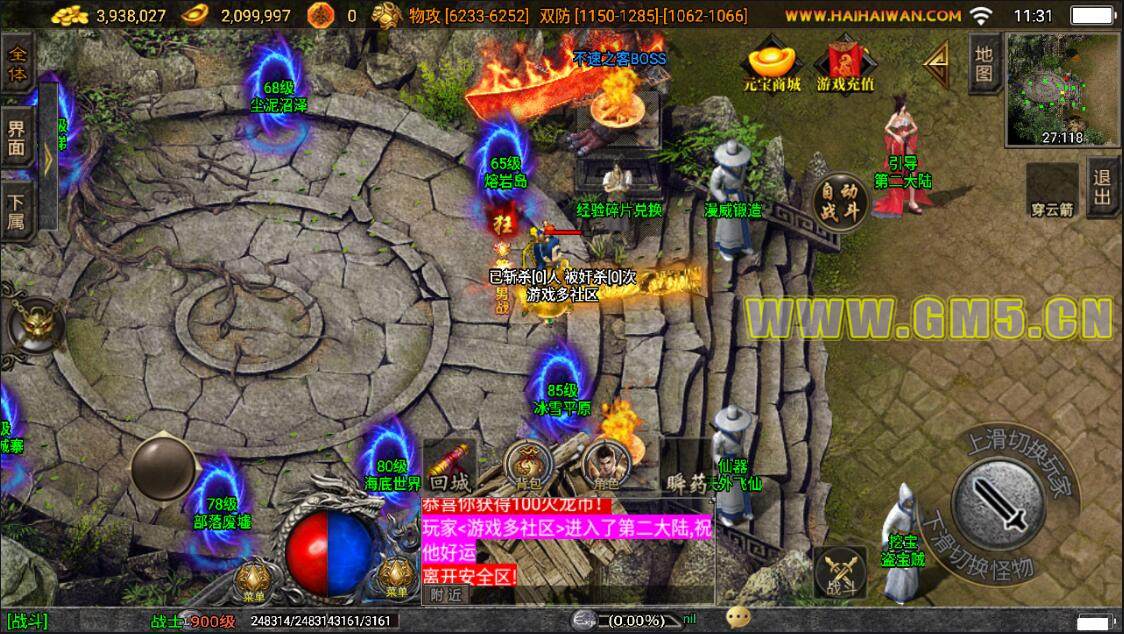Switch to the 附近 nearby chat tab
Screen dimensions: 1124x634
coord(445,594)
